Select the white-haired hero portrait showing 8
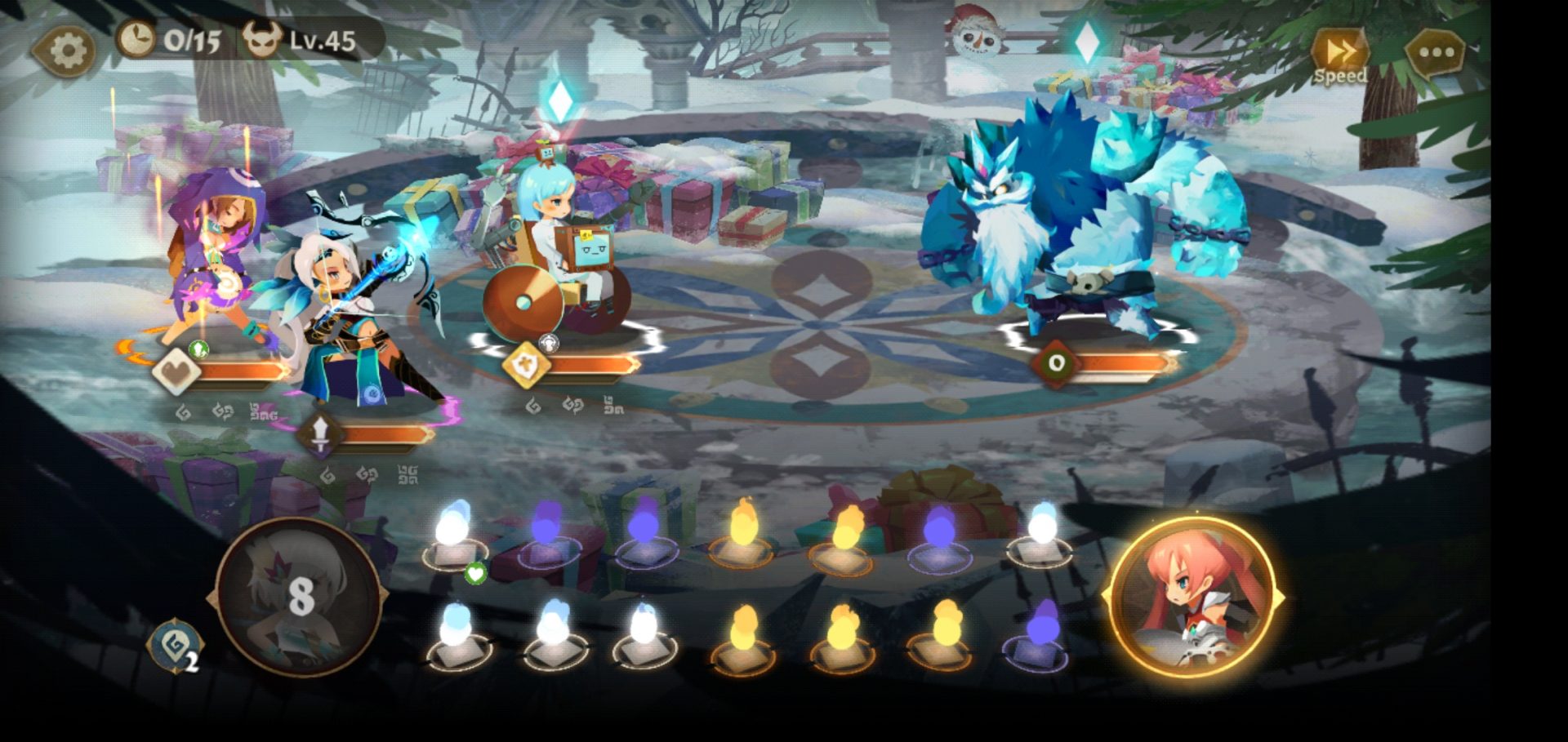This screenshot has height=742, width=1568. pyautogui.click(x=299, y=597)
